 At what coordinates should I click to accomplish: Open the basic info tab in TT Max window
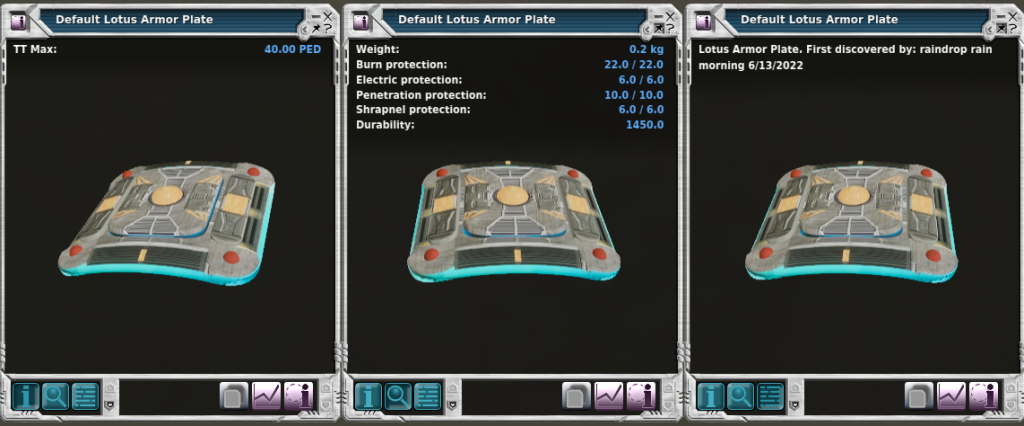[x=26, y=396]
